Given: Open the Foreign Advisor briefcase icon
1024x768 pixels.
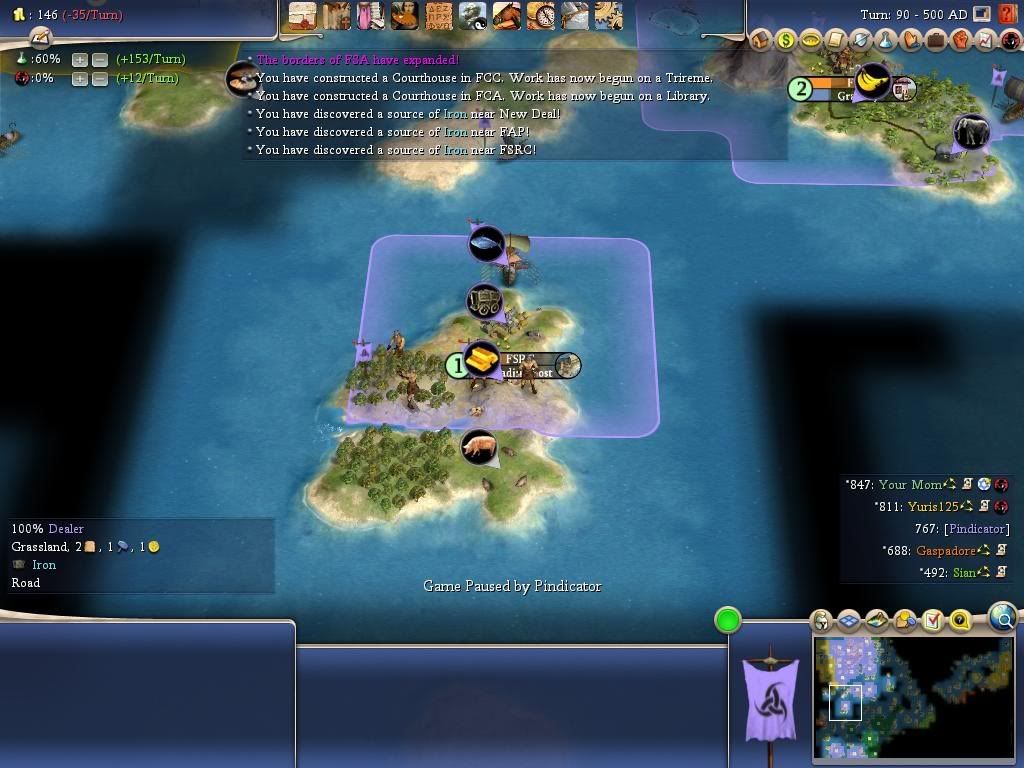Looking at the screenshot, I should 936,40.
